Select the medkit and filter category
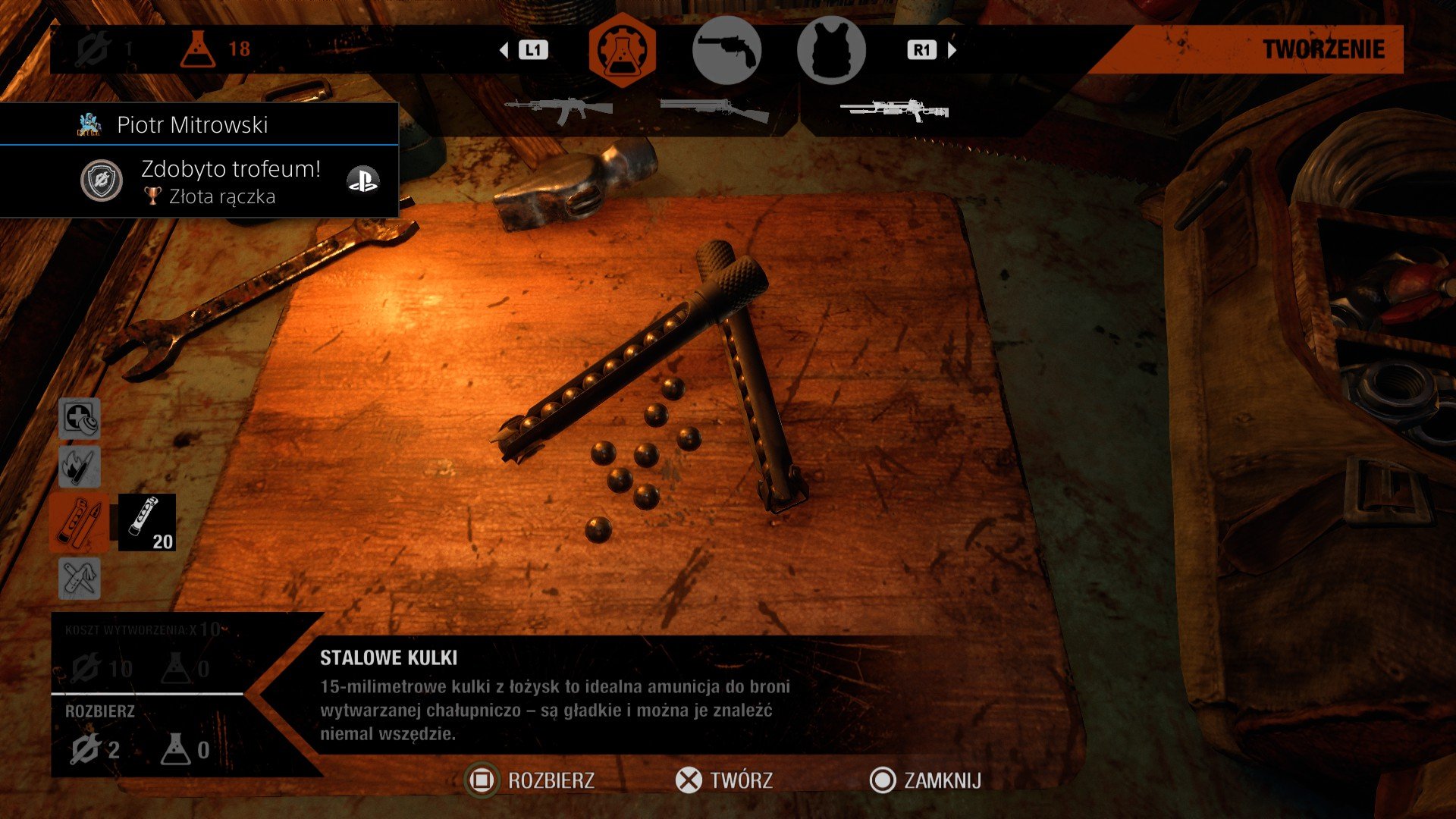 pos(80,419)
